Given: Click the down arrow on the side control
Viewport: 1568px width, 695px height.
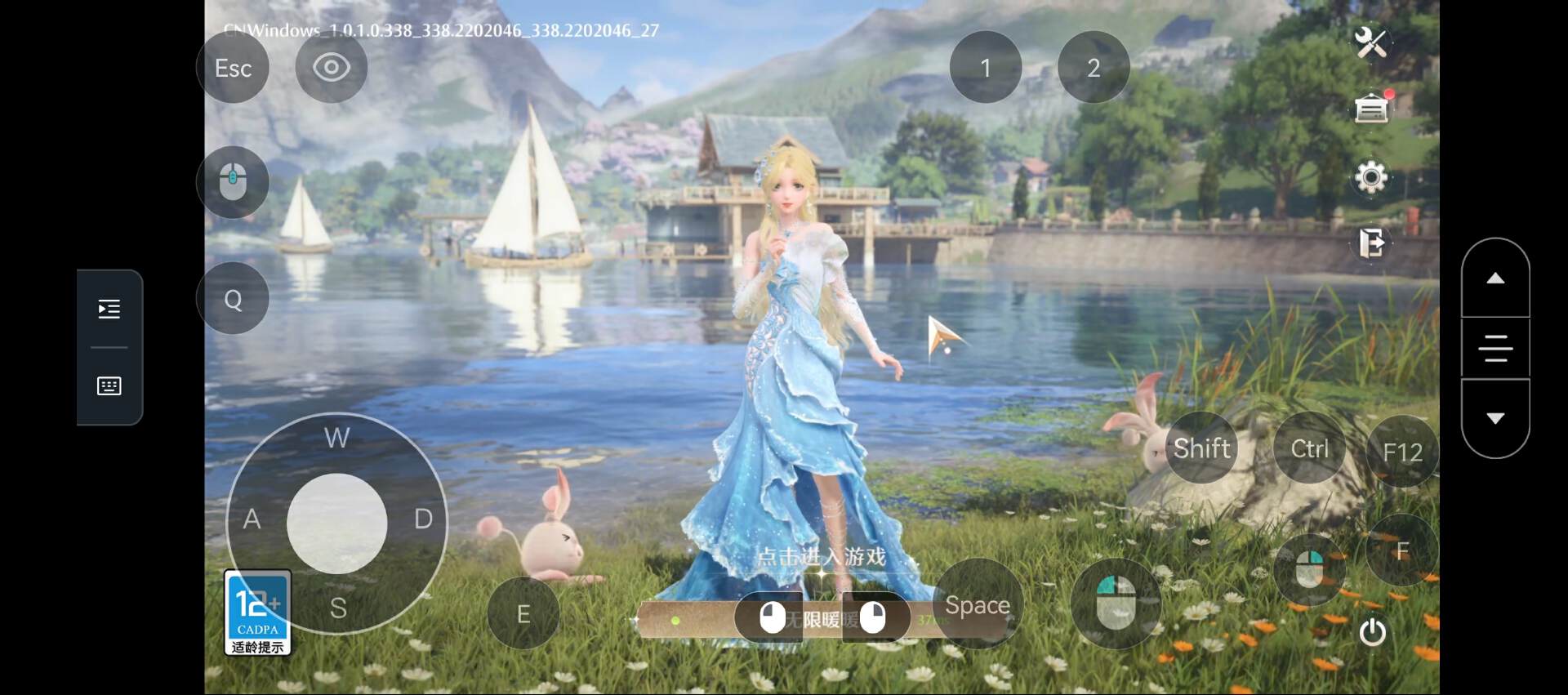Looking at the screenshot, I should coord(1494,418).
